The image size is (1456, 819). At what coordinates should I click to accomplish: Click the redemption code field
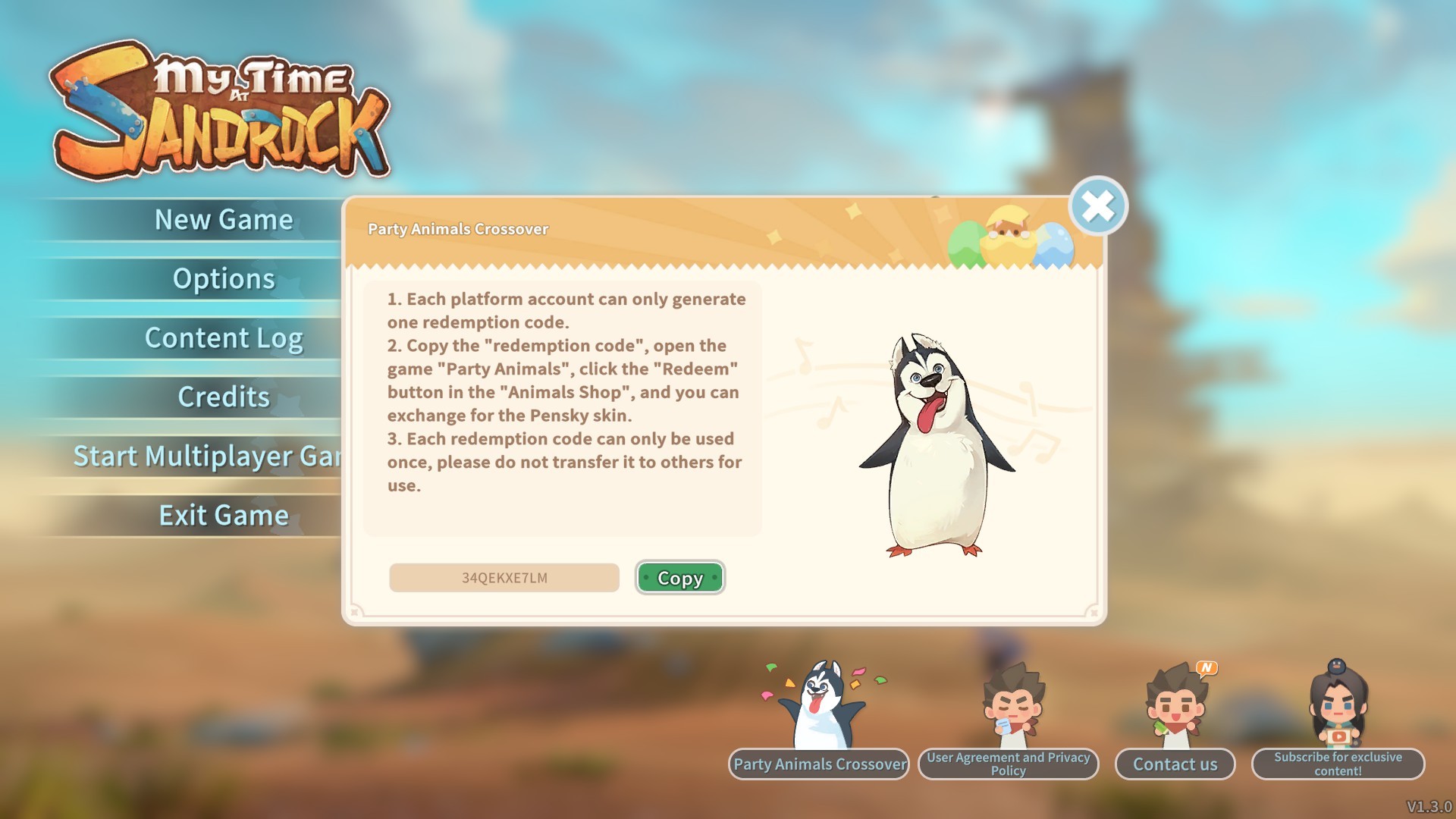504,578
